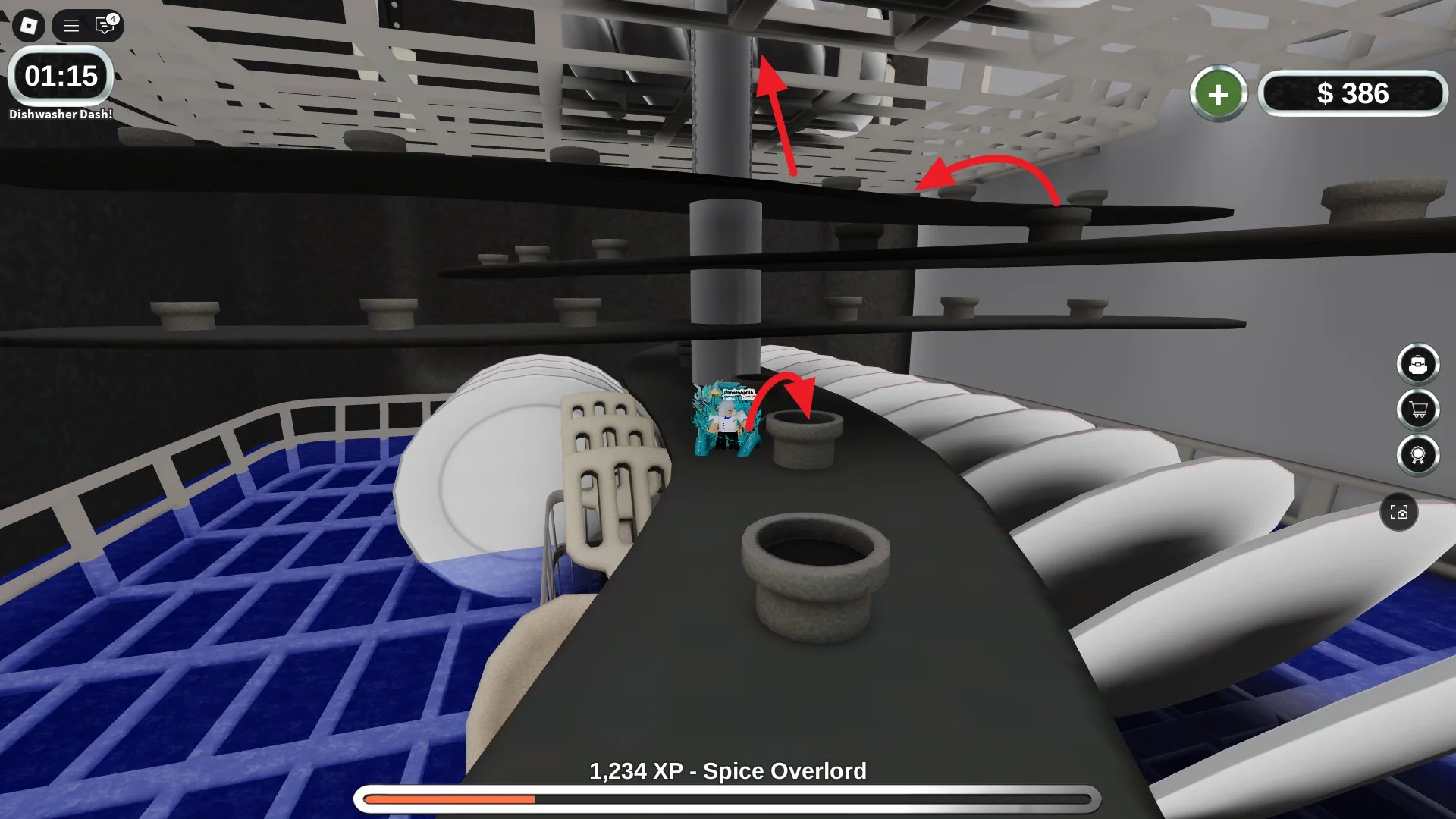Click the 1,234 XP Spice Overlord text

[727, 770]
